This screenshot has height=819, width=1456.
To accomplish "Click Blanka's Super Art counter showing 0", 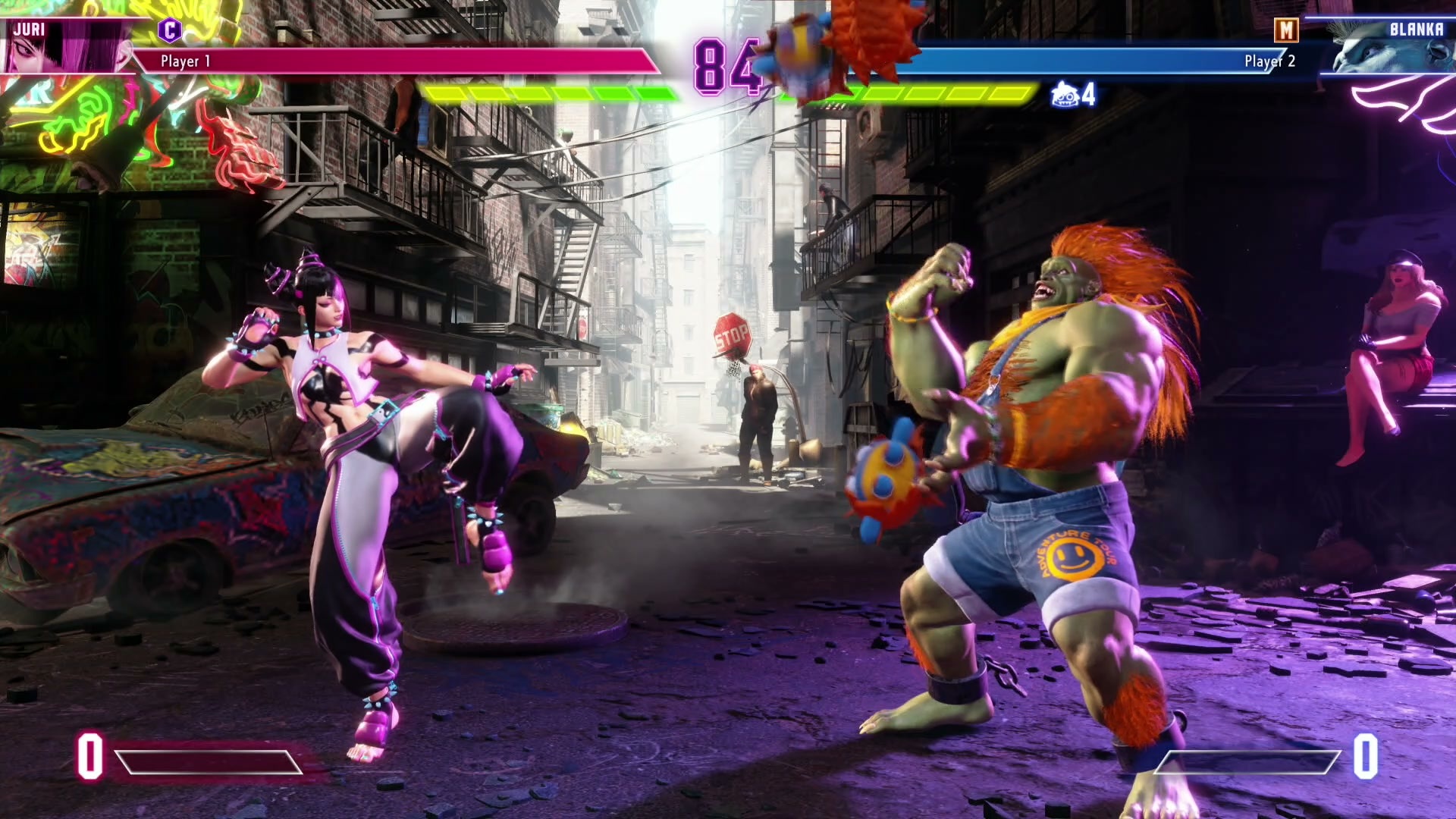I will tap(1365, 755).
